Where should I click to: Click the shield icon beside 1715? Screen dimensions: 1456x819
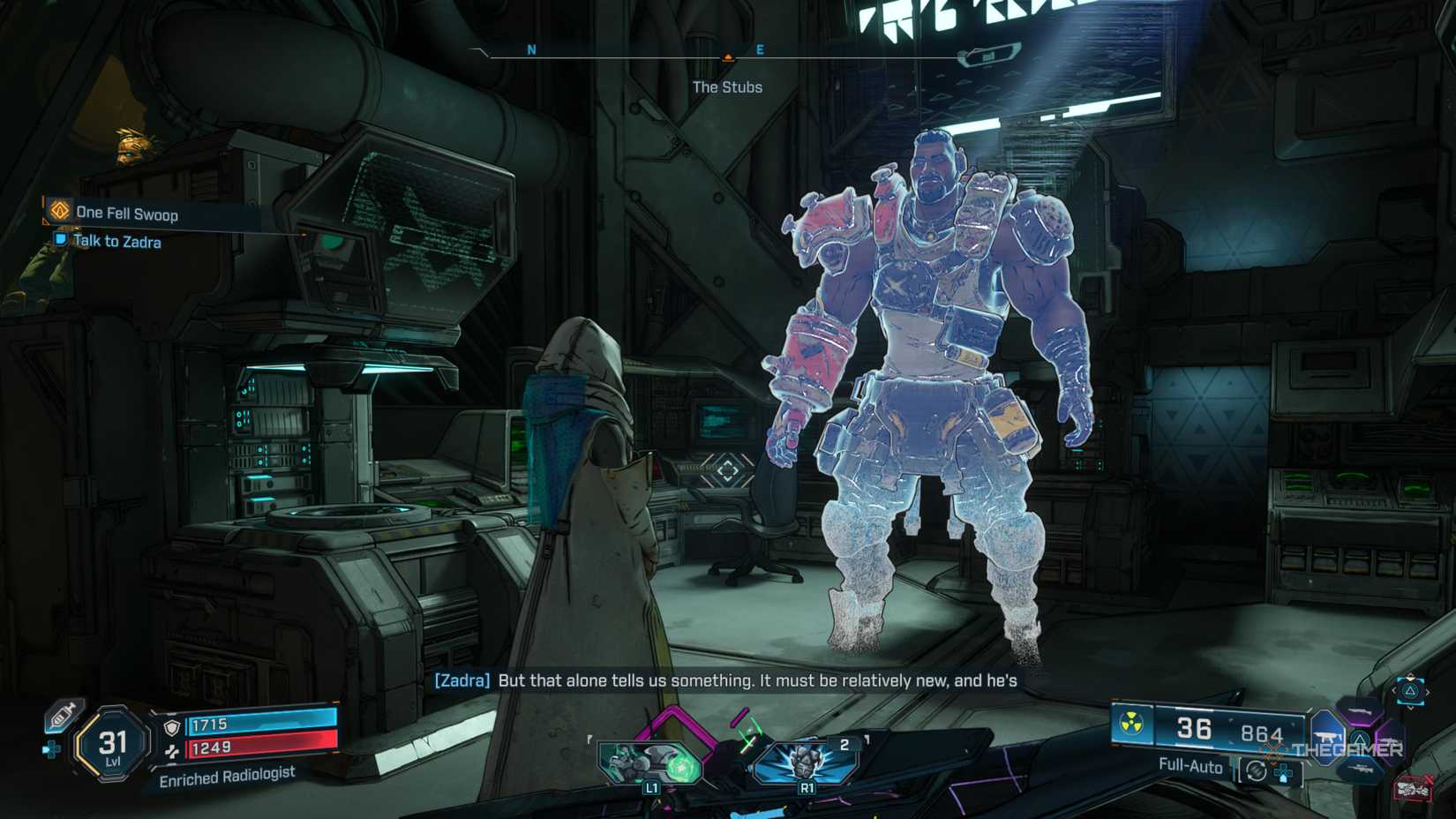[171, 727]
